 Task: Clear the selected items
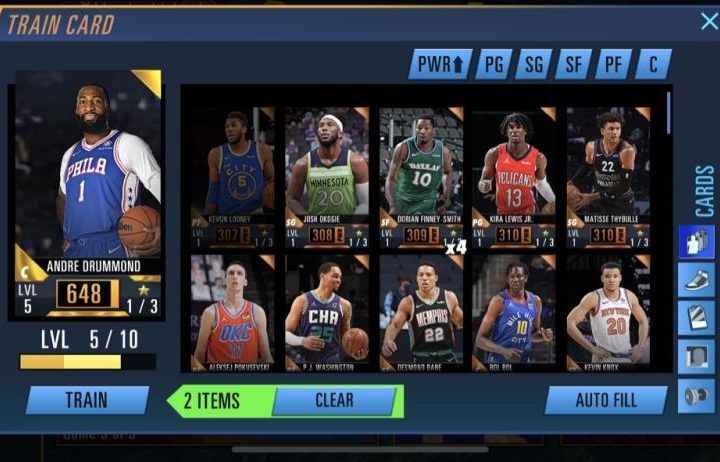(334, 400)
